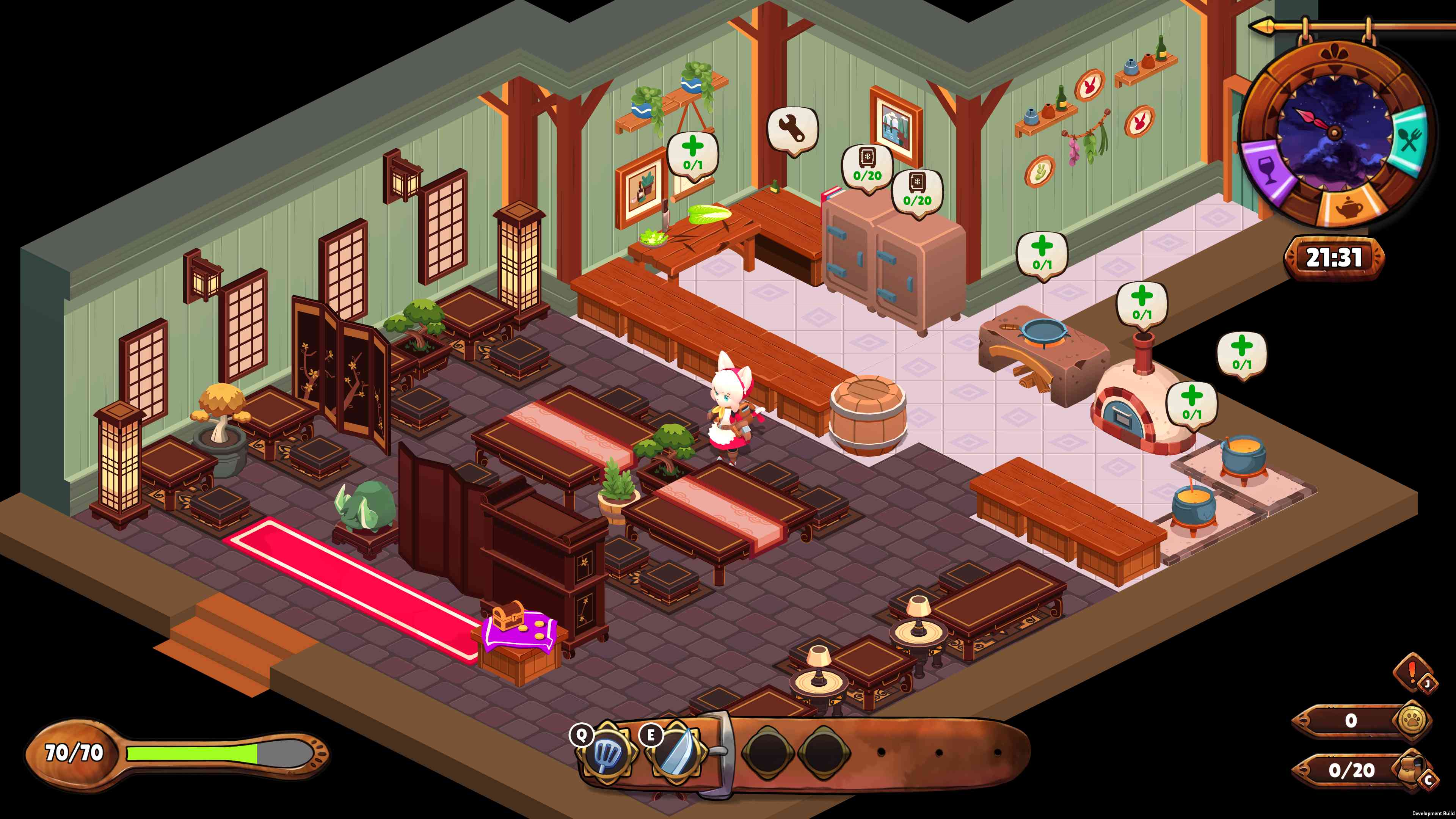Screen dimensions: 1456x819
Task: Click the plus bubble above the frying pan stove
Action: 1042,254
